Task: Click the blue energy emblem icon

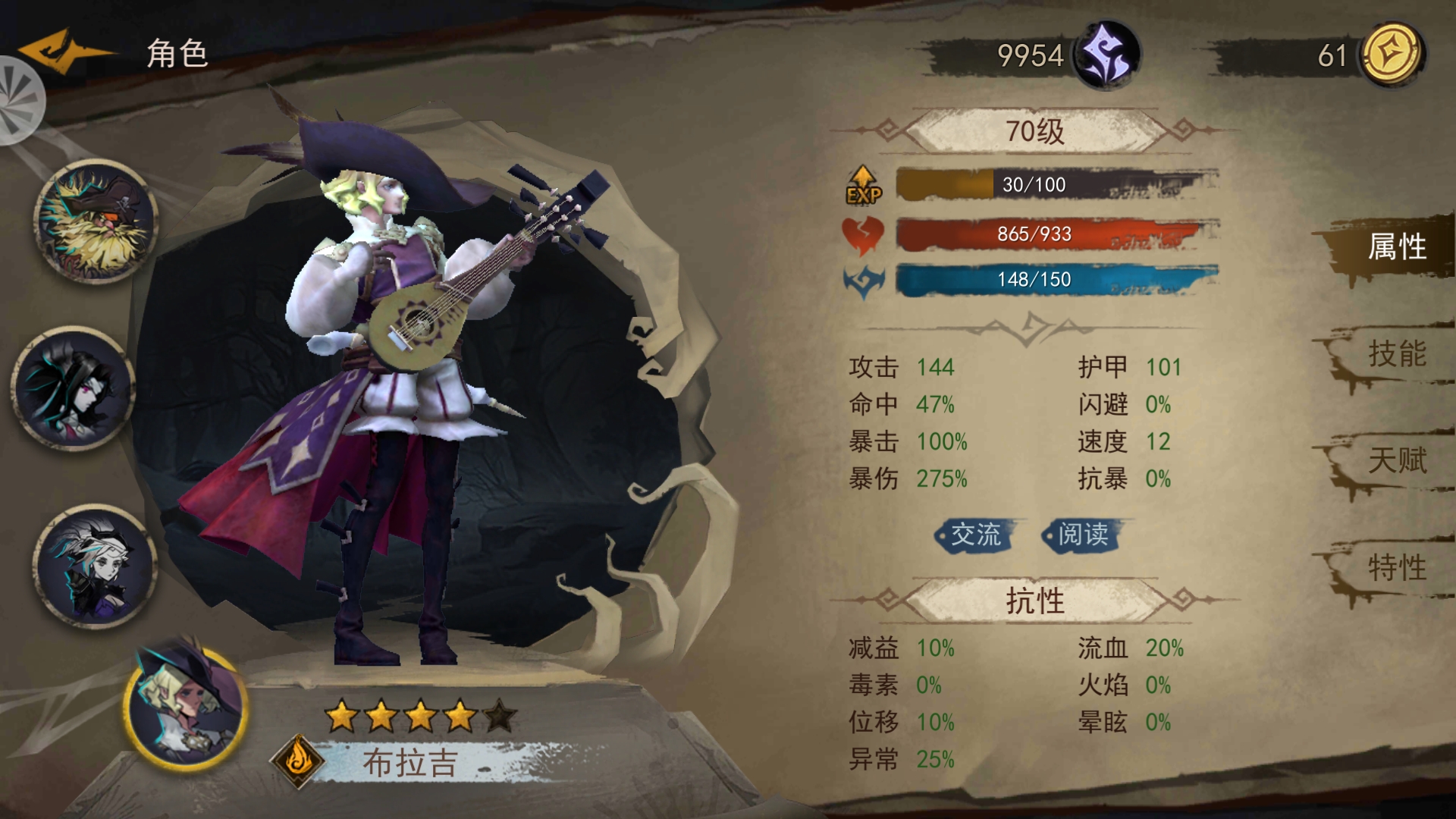Action: coord(863,278)
